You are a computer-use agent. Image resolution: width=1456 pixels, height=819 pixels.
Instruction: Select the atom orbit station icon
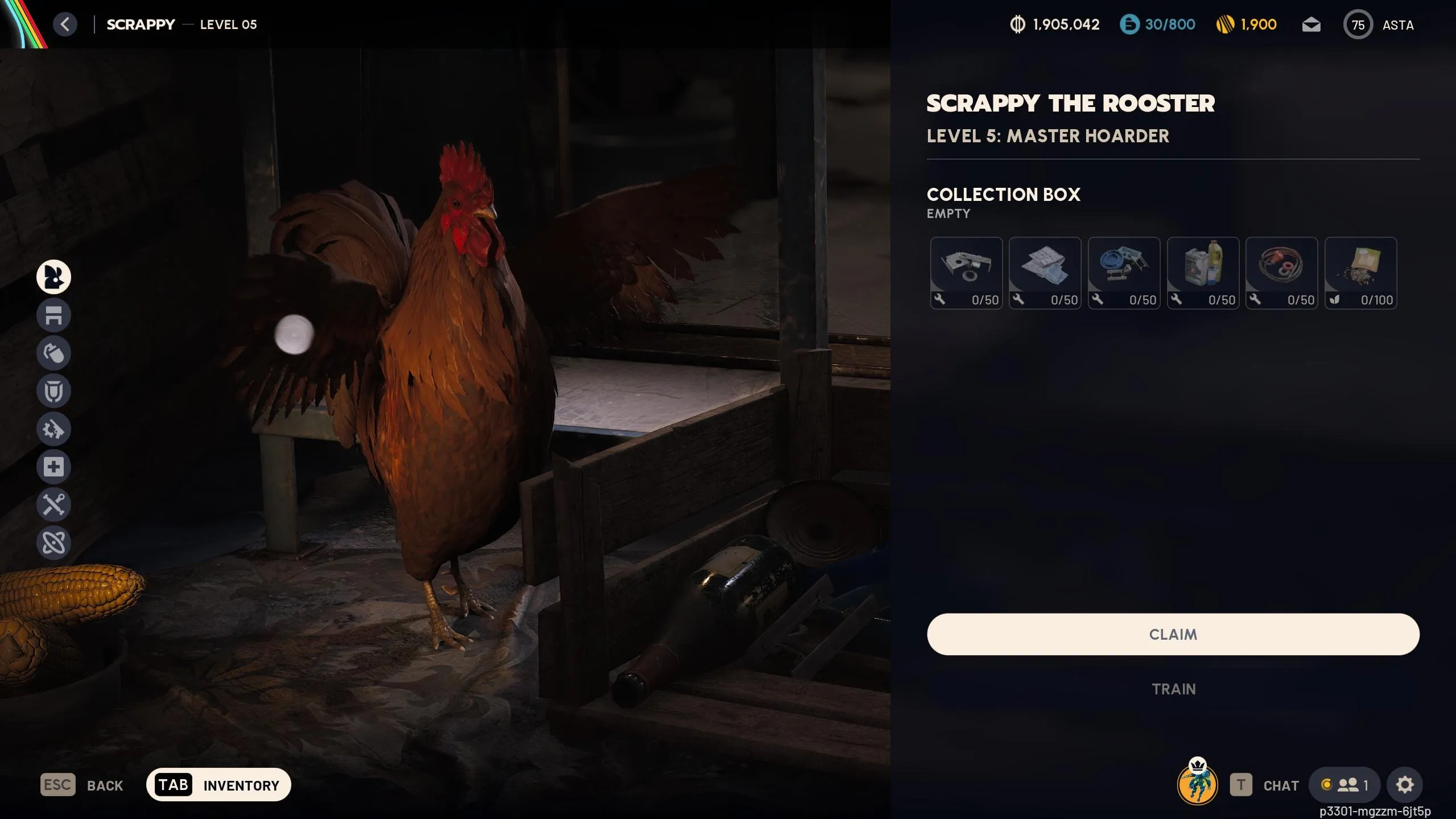pyautogui.click(x=53, y=542)
